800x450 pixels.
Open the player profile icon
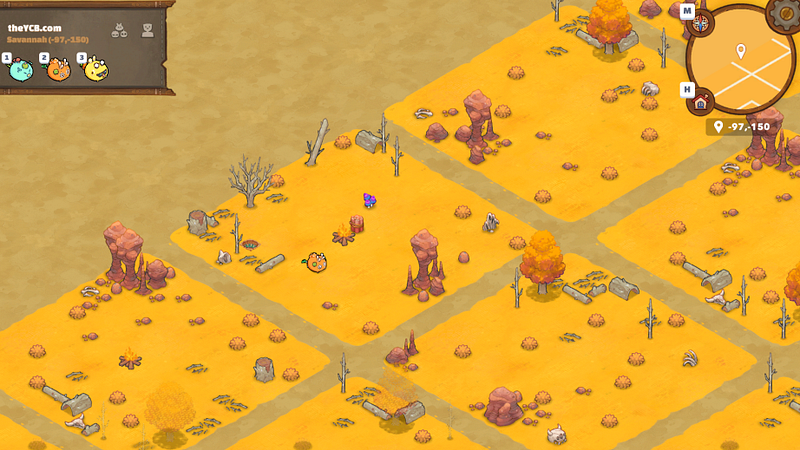[148, 29]
